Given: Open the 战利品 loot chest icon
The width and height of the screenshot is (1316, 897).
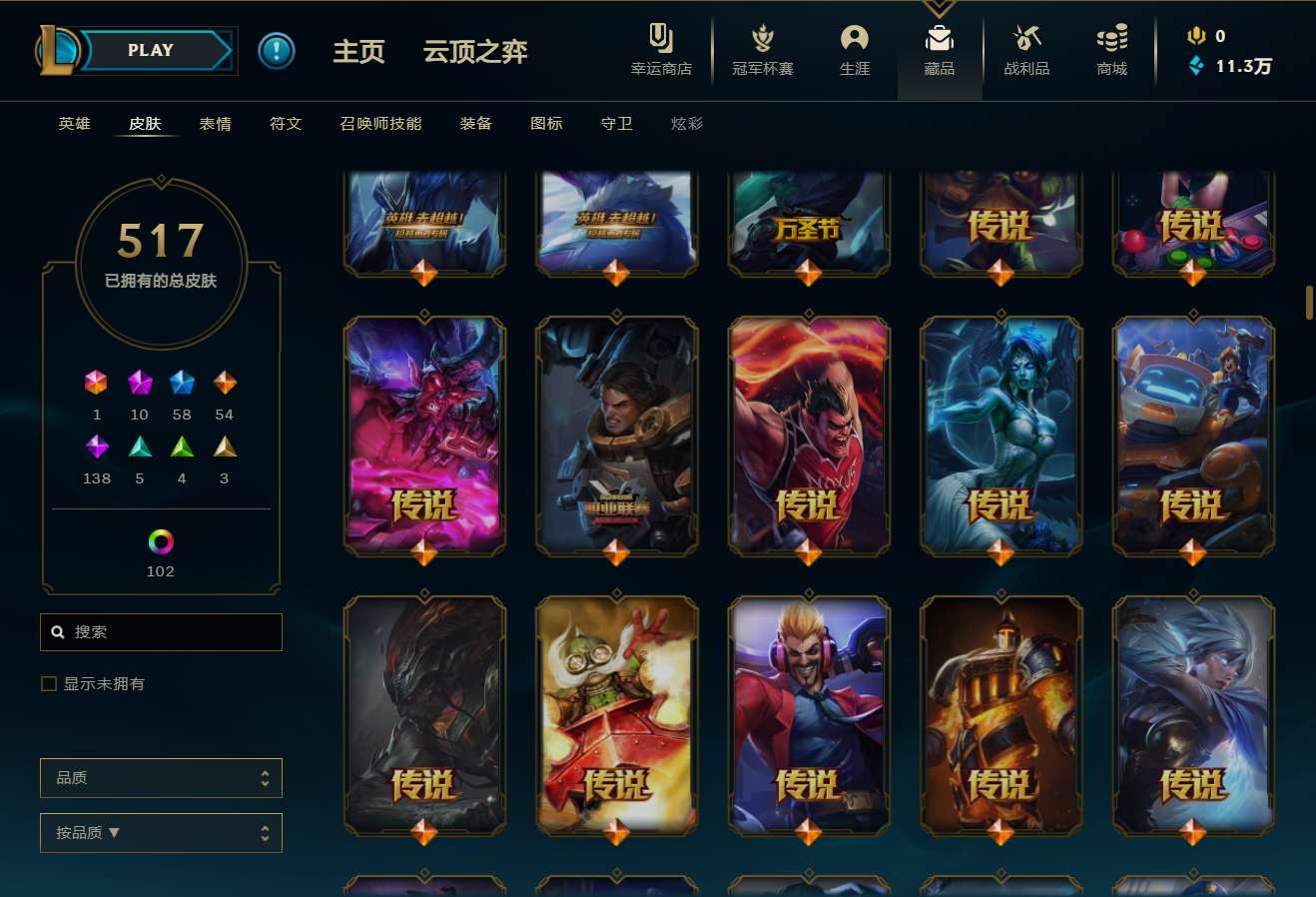Looking at the screenshot, I should point(1026,50).
